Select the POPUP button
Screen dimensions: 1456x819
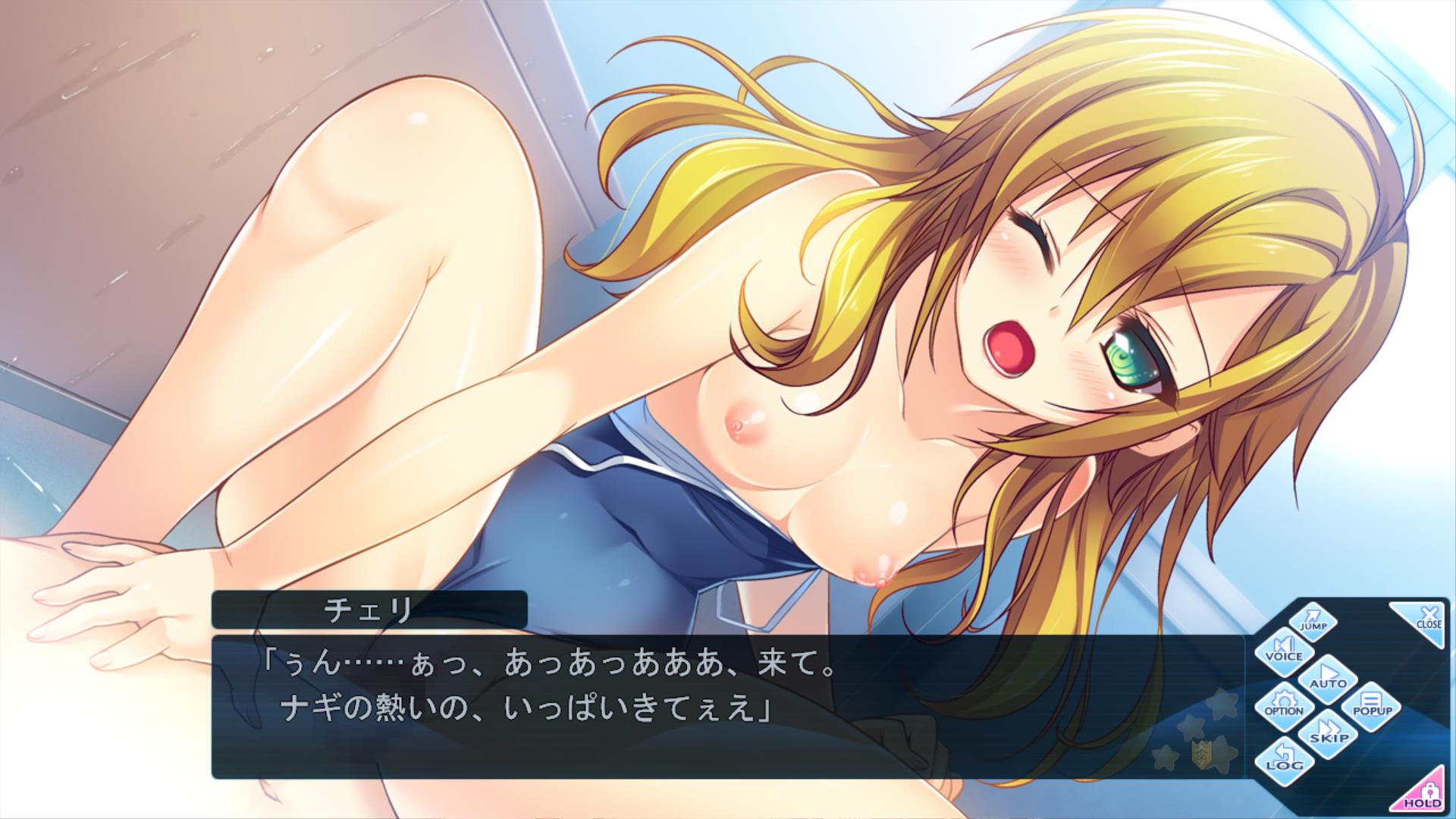1372,706
